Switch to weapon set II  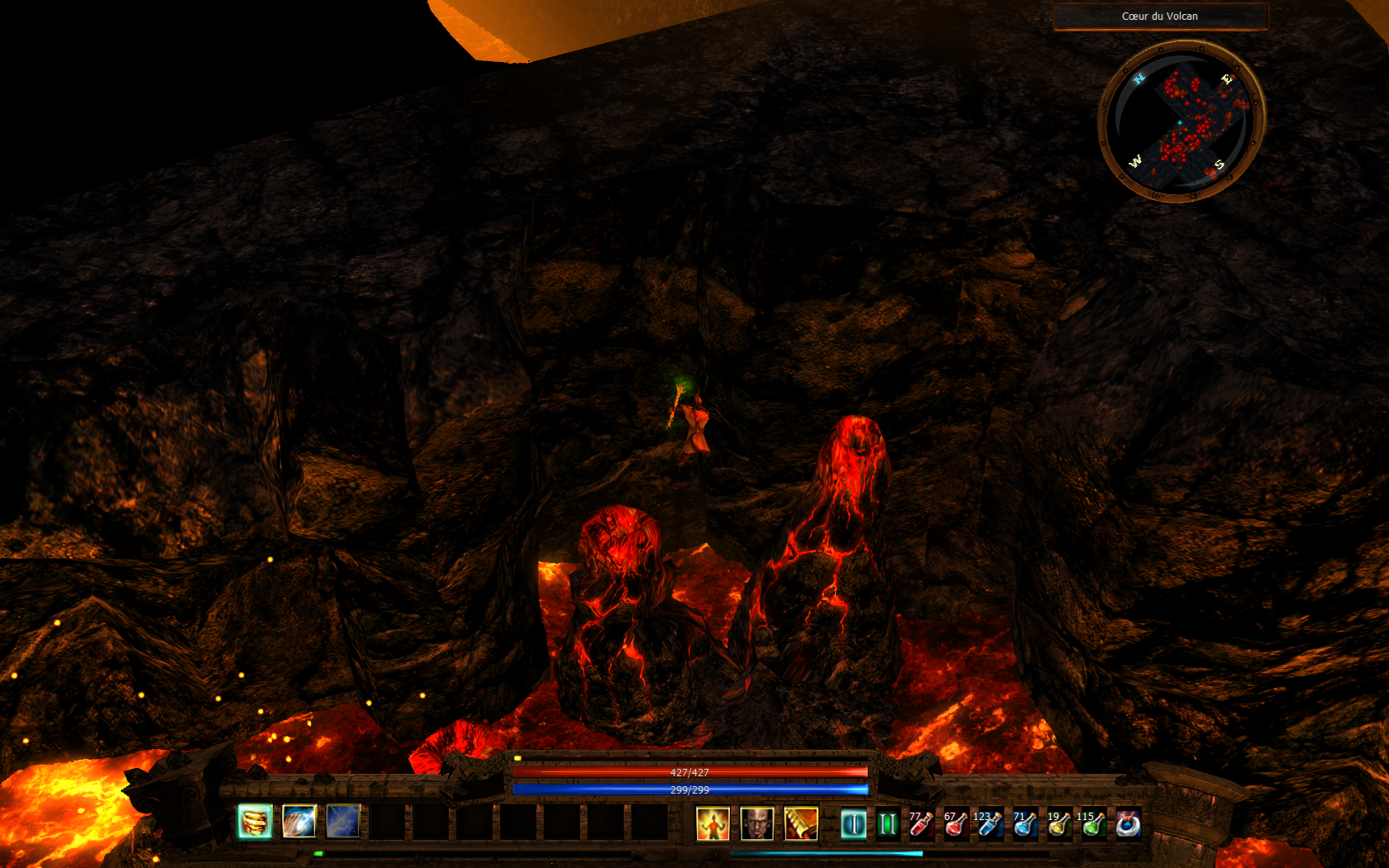point(887,824)
